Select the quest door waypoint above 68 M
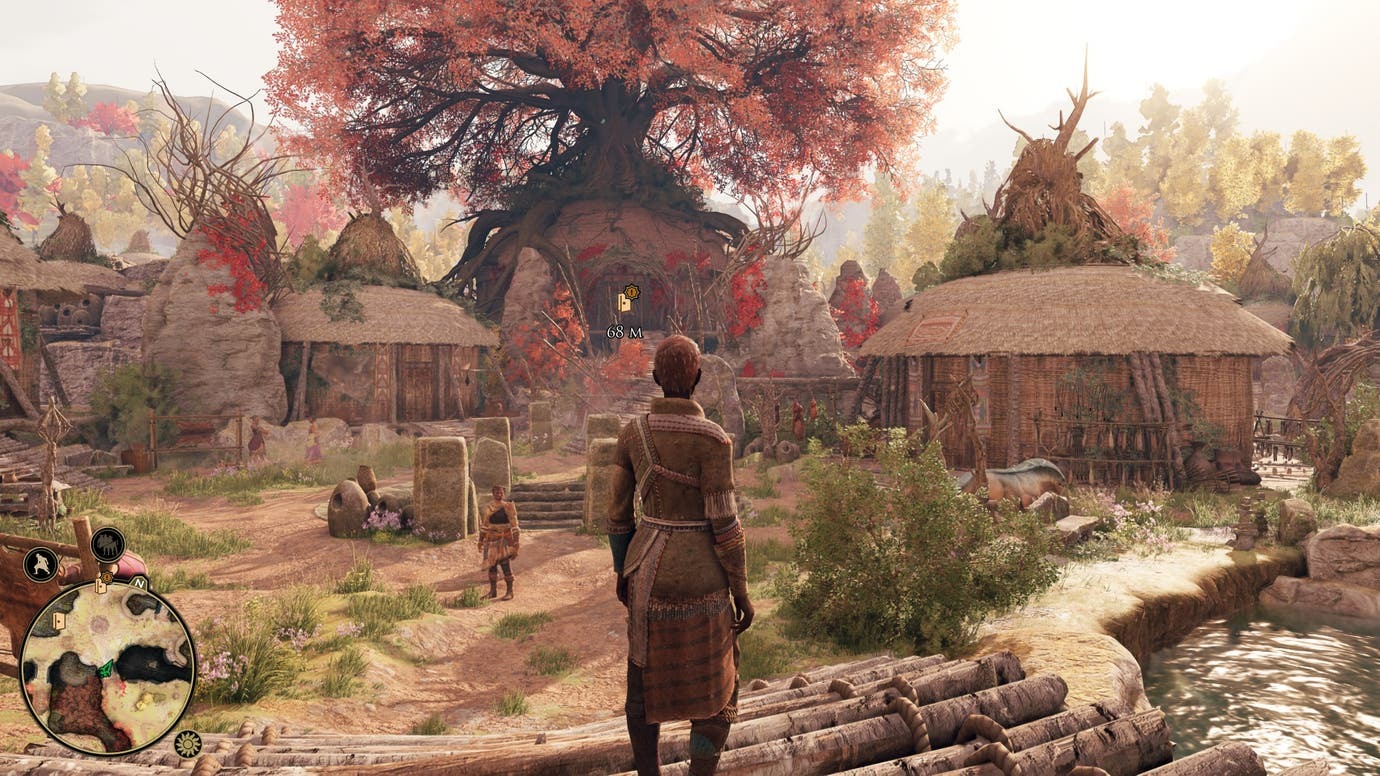The image size is (1380, 776). pos(626,298)
